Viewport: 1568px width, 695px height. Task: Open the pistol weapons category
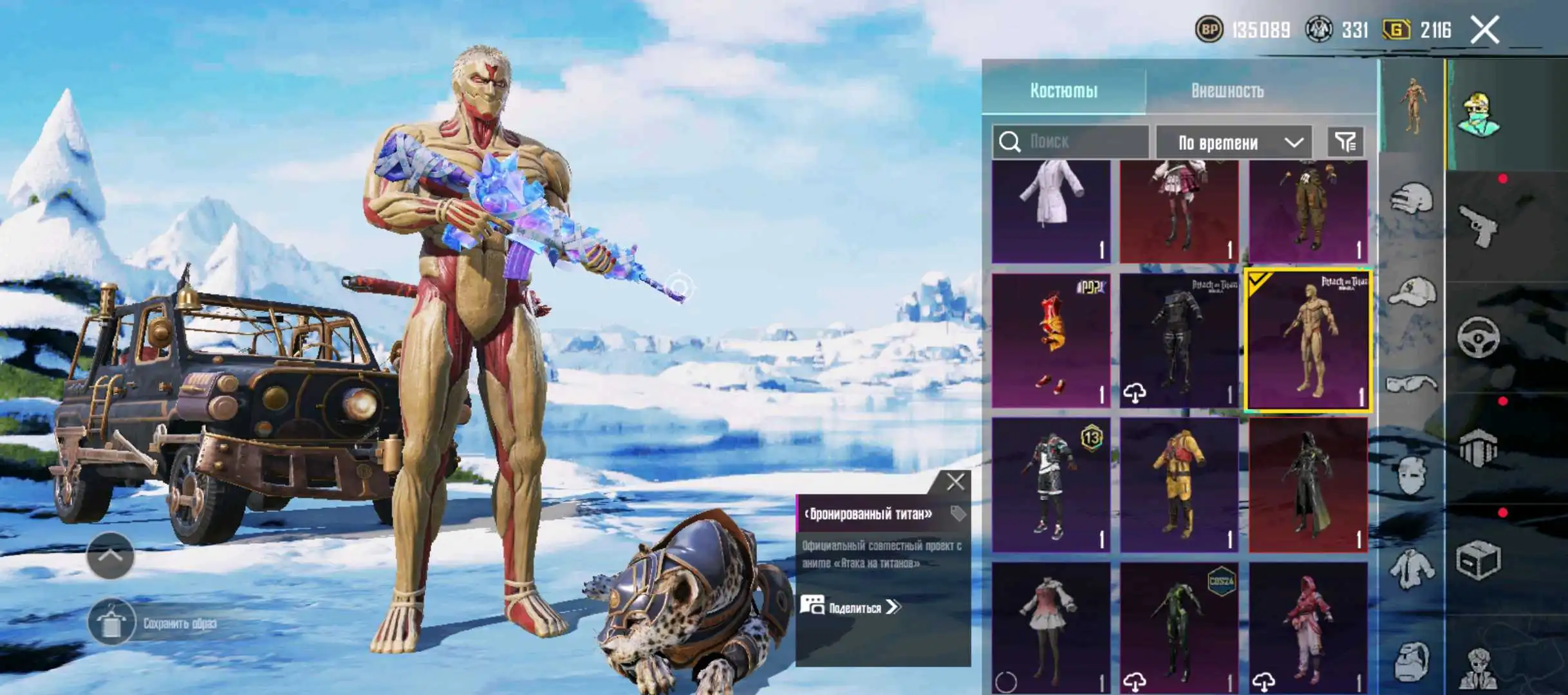(x=1478, y=226)
